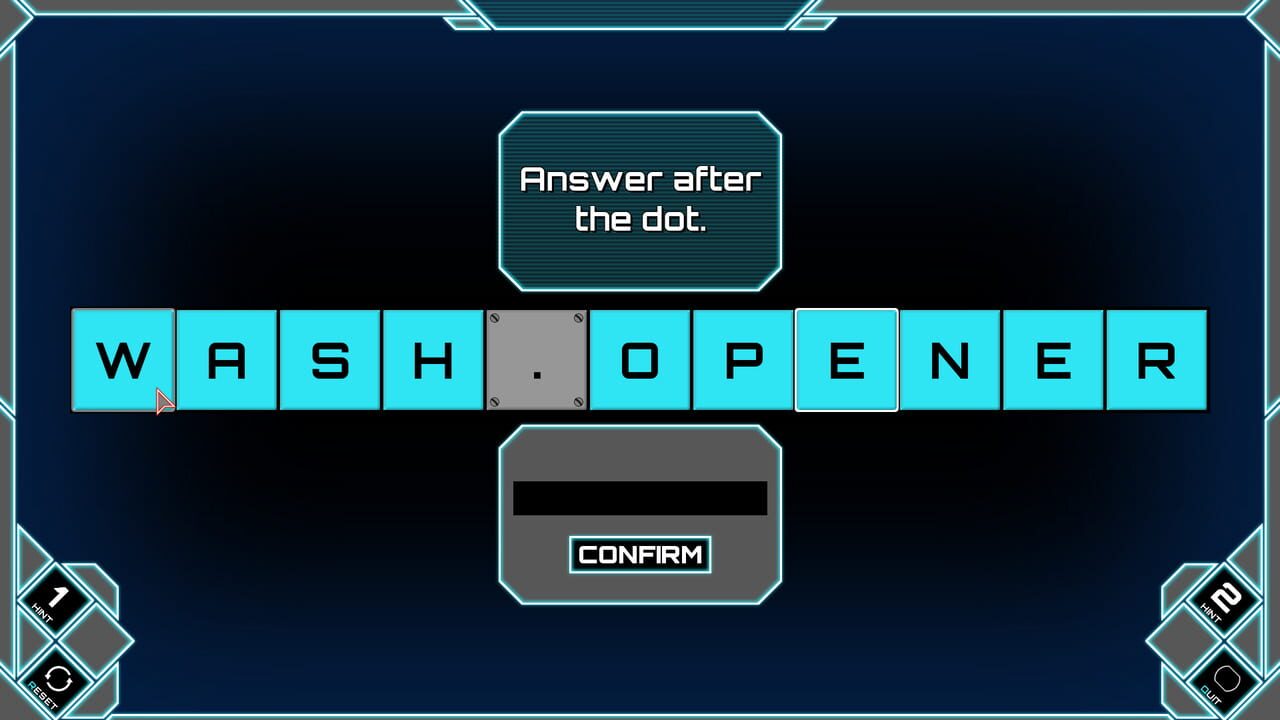Select the letter W tile
Screen dimensions: 1280x720
click(124, 360)
